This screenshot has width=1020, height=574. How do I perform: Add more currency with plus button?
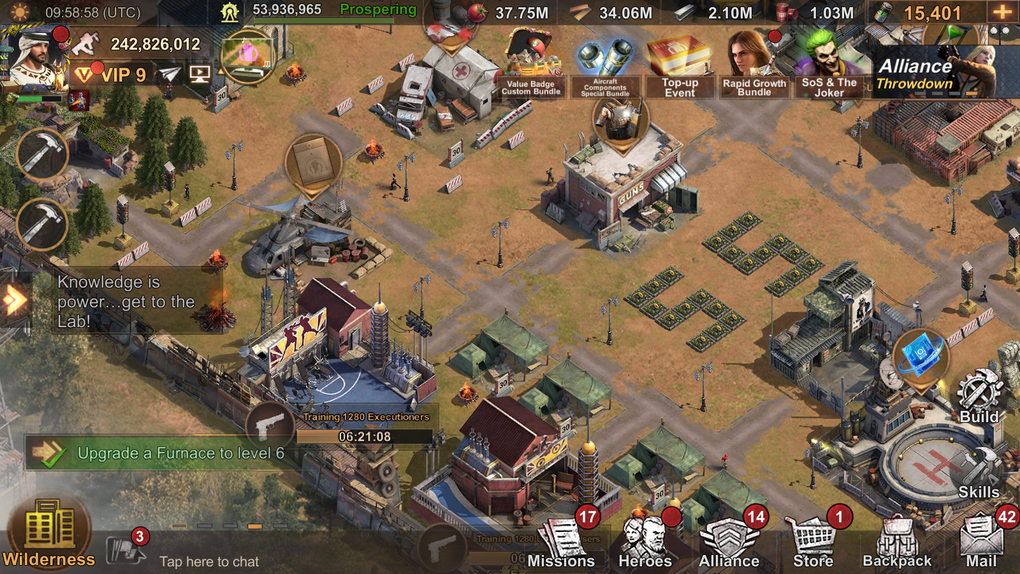(x=1001, y=13)
